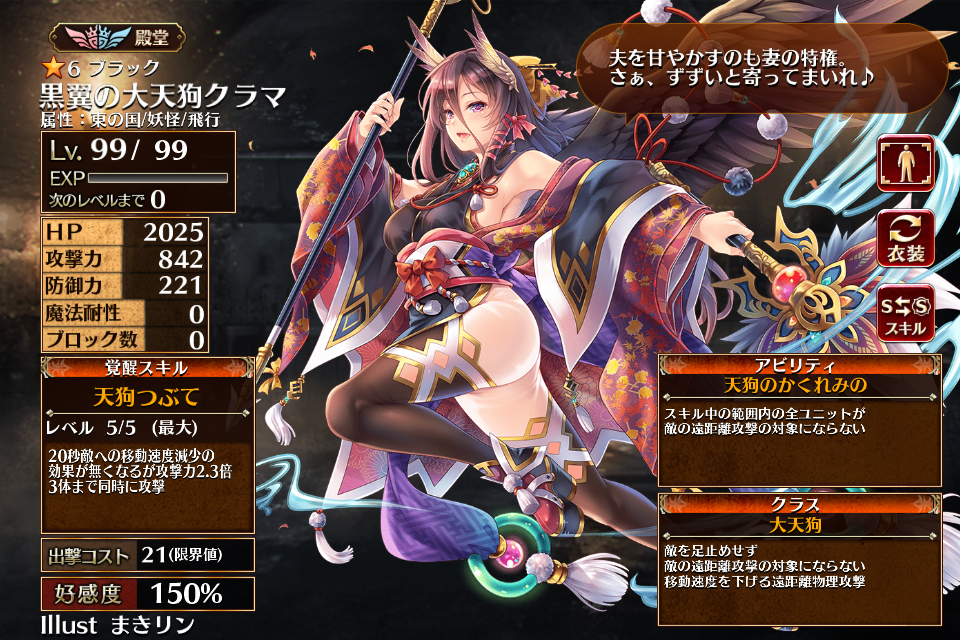Open the 覚醒スキル 天狗つぶて panel
Screen dimensions: 960x640
click(147, 444)
